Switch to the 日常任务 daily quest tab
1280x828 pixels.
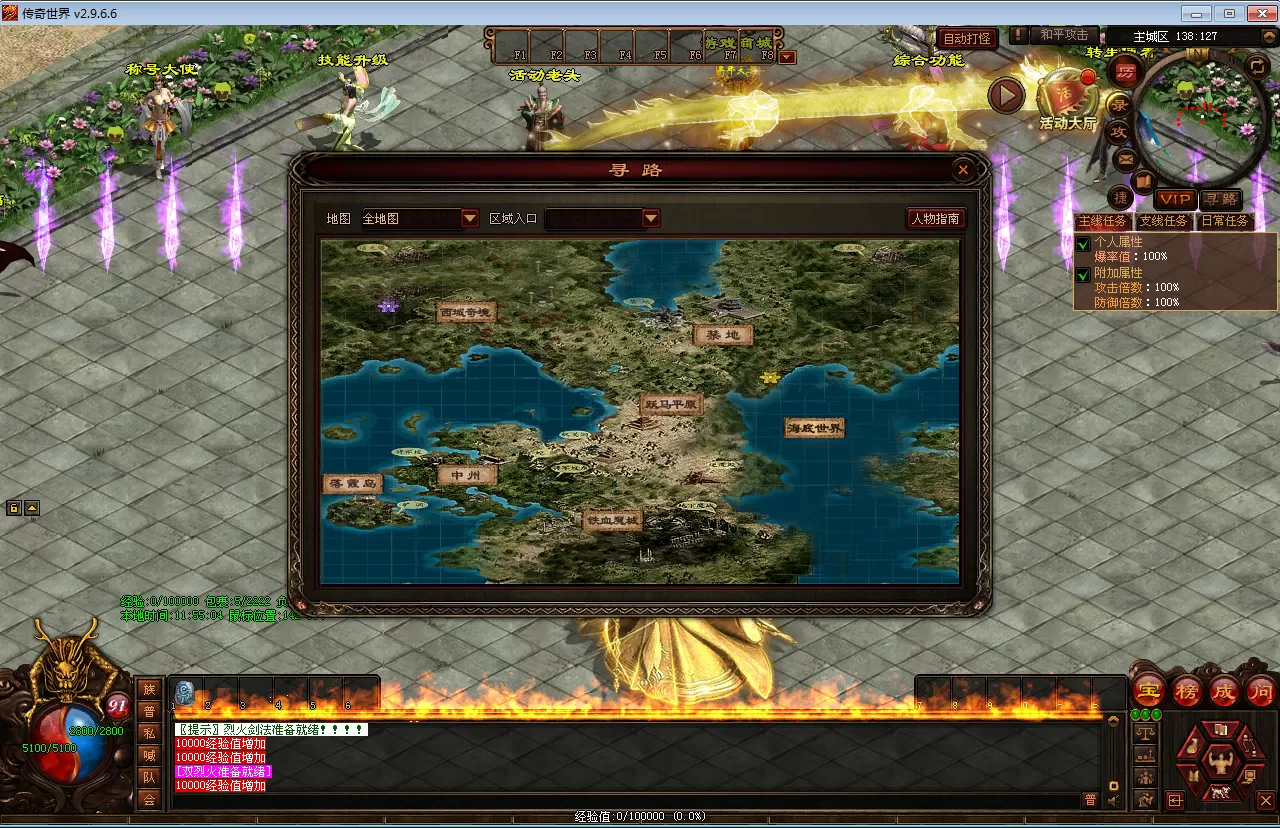(1224, 221)
